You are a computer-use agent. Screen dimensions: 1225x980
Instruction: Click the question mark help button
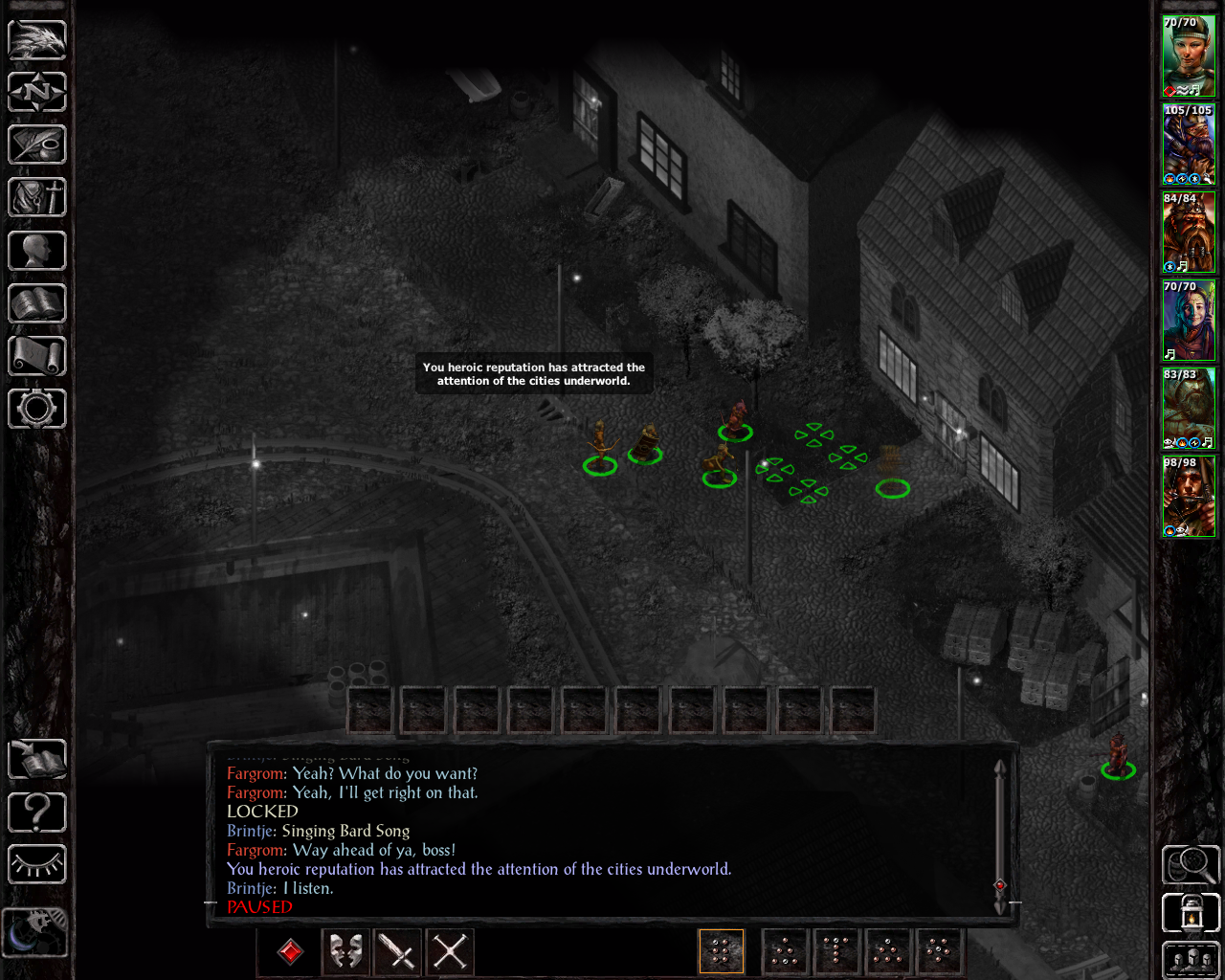pyautogui.click(x=37, y=813)
